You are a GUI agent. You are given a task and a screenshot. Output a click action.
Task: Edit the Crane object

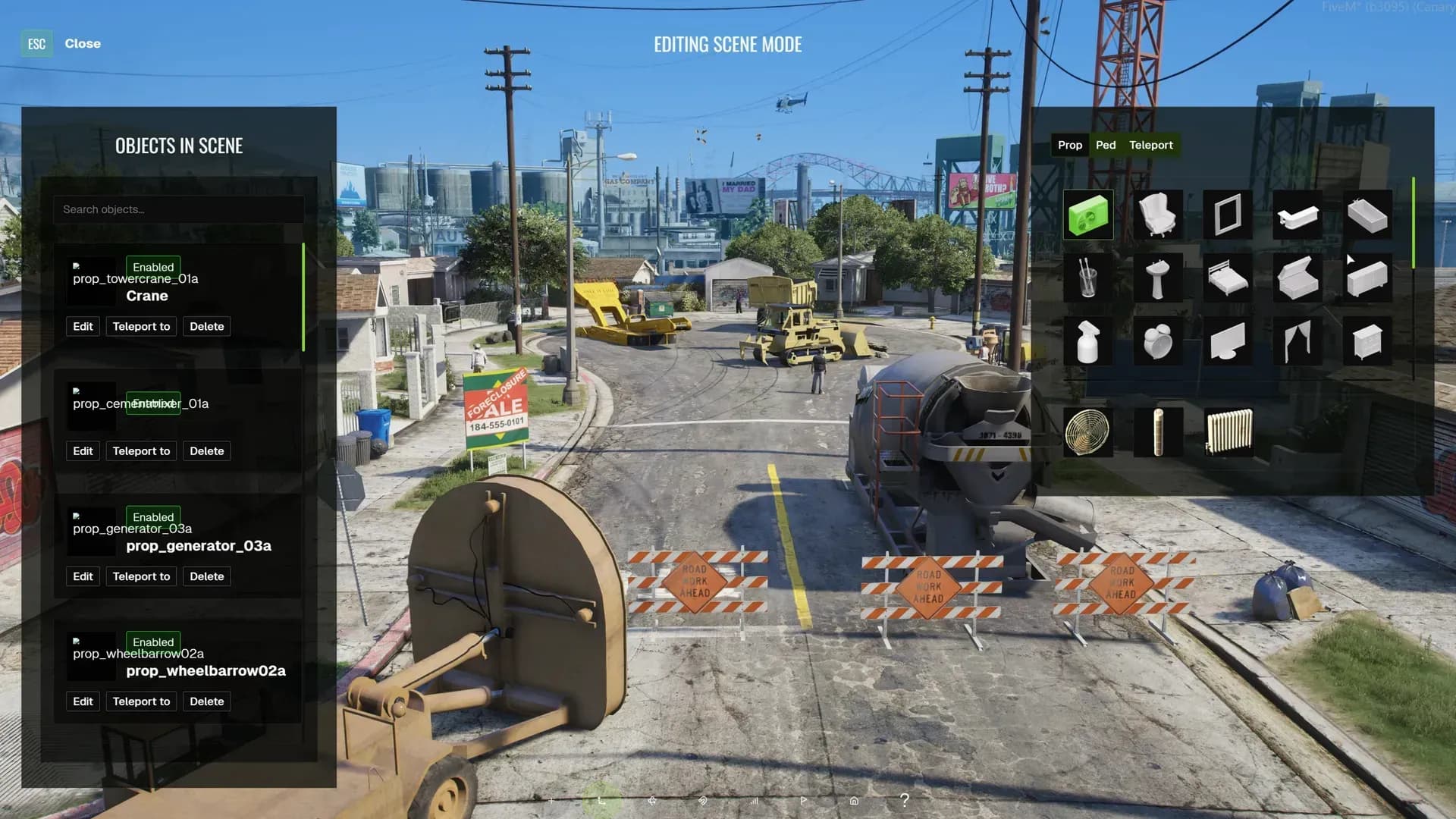pos(83,327)
